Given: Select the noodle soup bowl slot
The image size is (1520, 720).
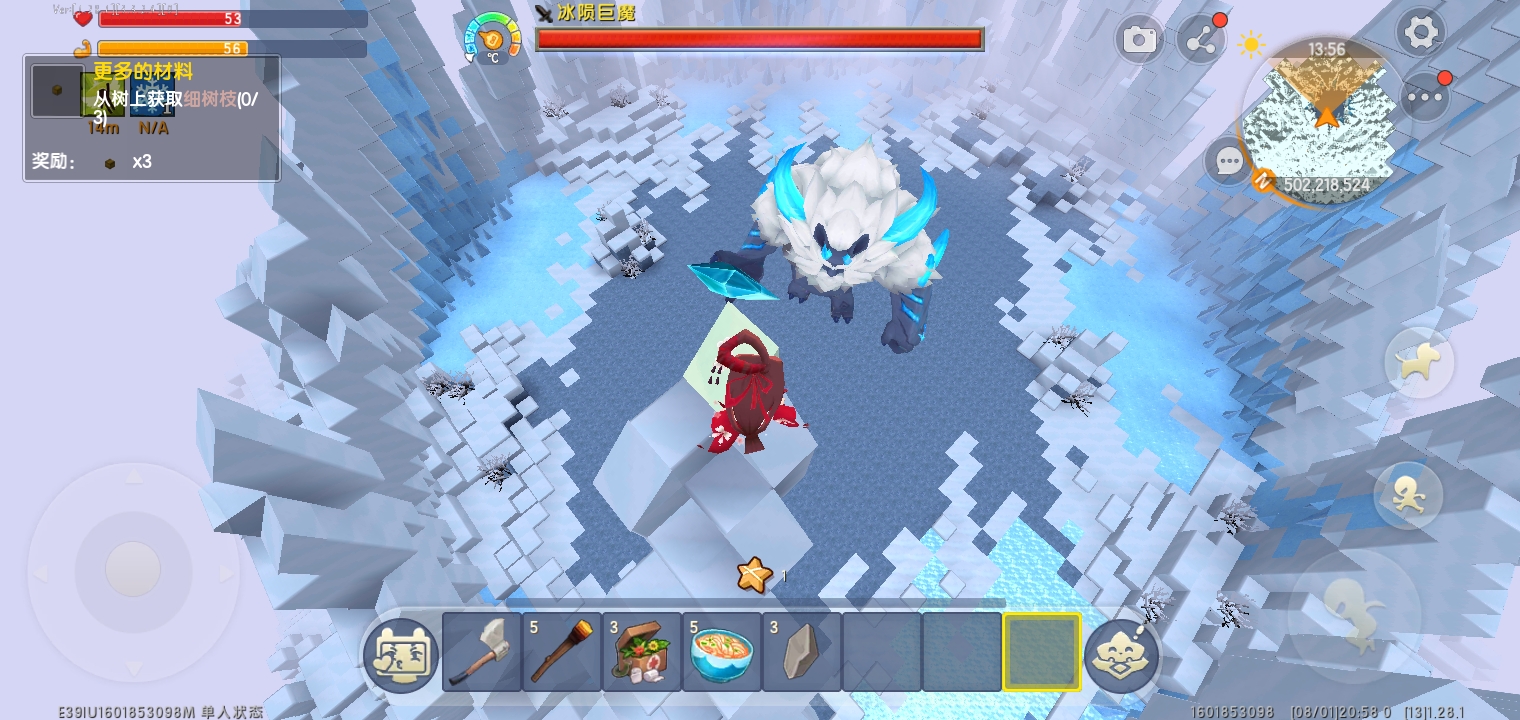Looking at the screenshot, I should point(722,652).
